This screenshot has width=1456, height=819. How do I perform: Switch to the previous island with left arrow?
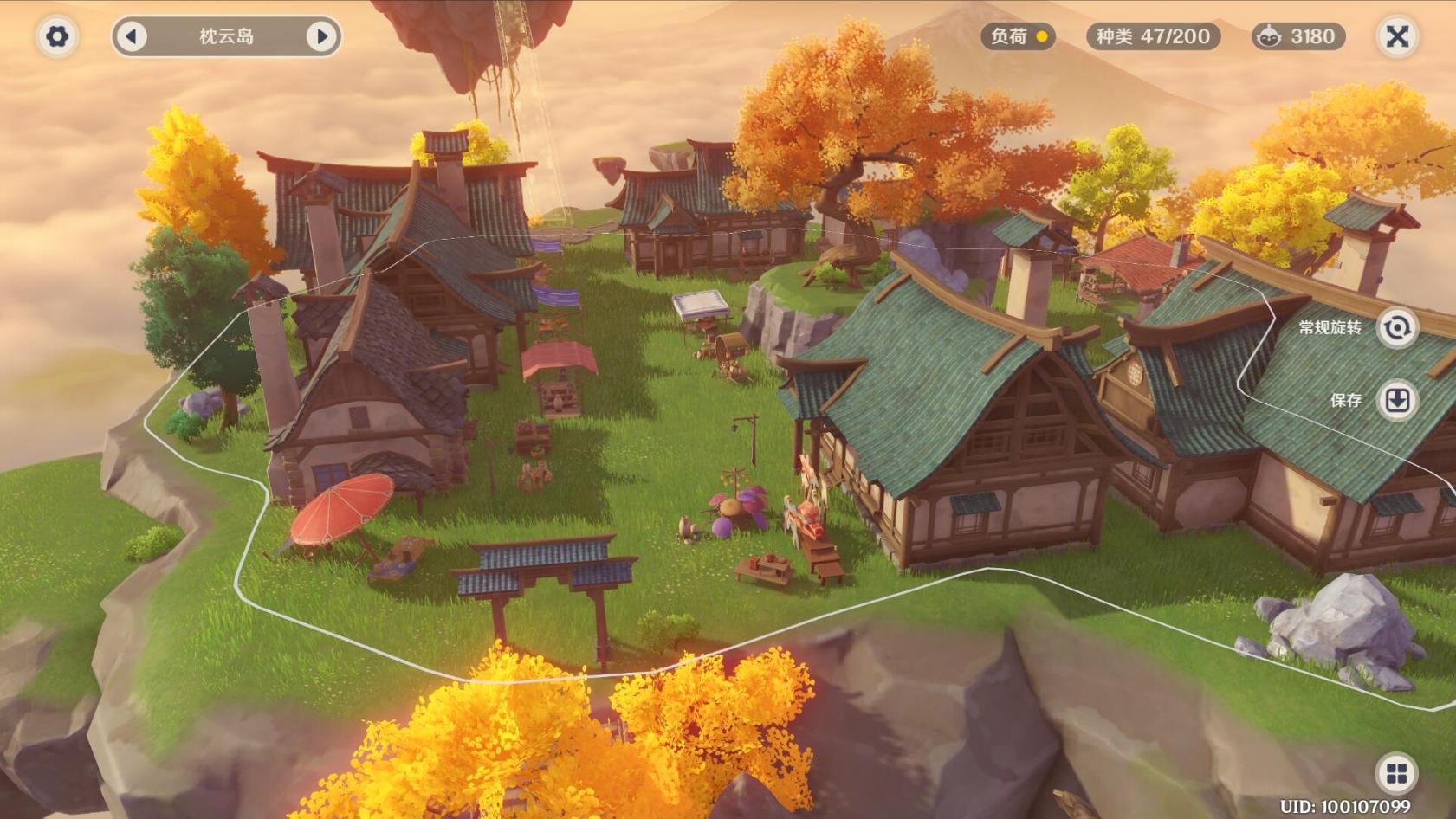[132, 36]
